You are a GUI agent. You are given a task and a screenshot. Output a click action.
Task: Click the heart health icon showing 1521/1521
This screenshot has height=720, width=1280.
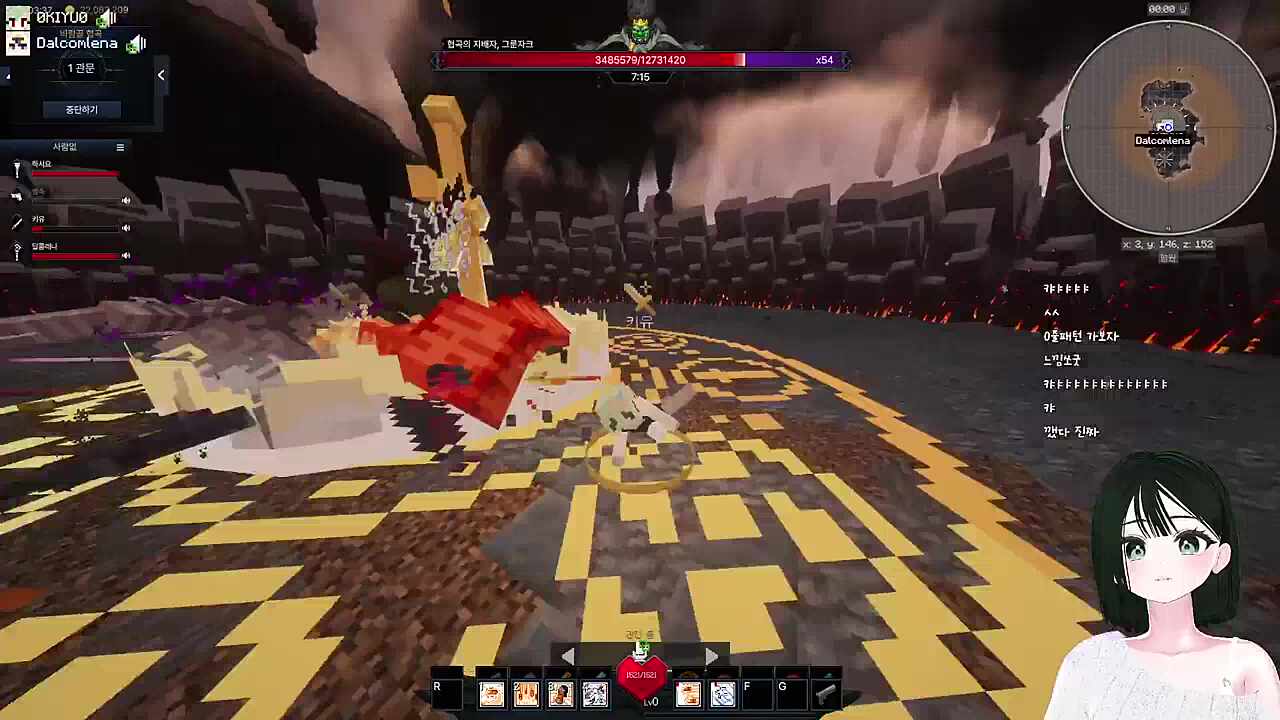coord(644,678)
